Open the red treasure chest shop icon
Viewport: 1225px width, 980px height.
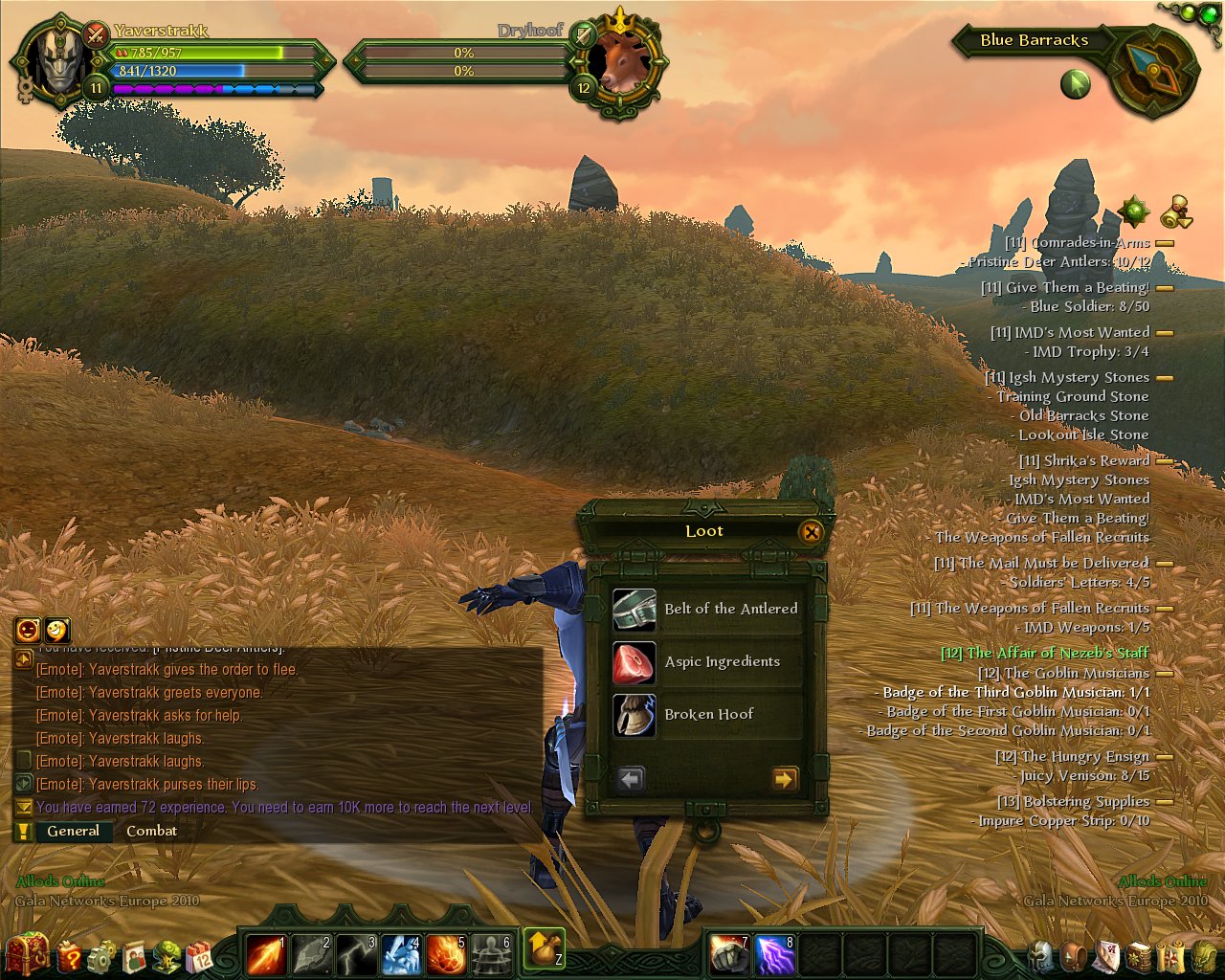pos(27,954)
